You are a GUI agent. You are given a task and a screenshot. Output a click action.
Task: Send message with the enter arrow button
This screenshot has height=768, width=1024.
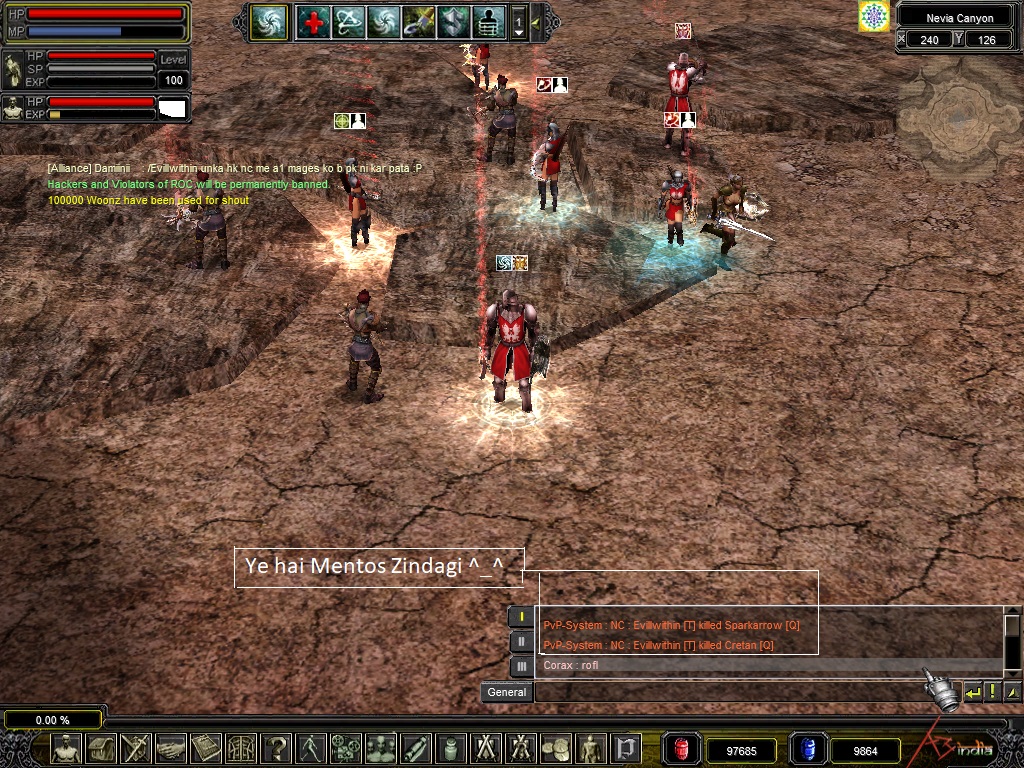(972, 692)
